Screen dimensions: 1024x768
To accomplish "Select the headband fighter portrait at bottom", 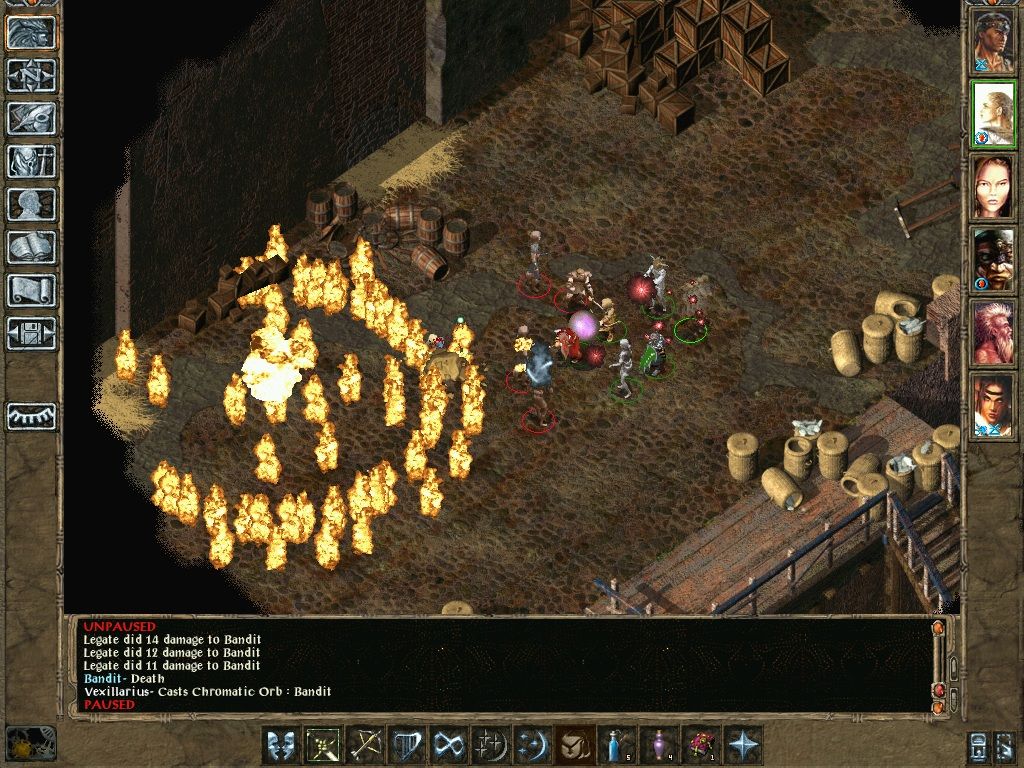I will (x=994, y=405).
